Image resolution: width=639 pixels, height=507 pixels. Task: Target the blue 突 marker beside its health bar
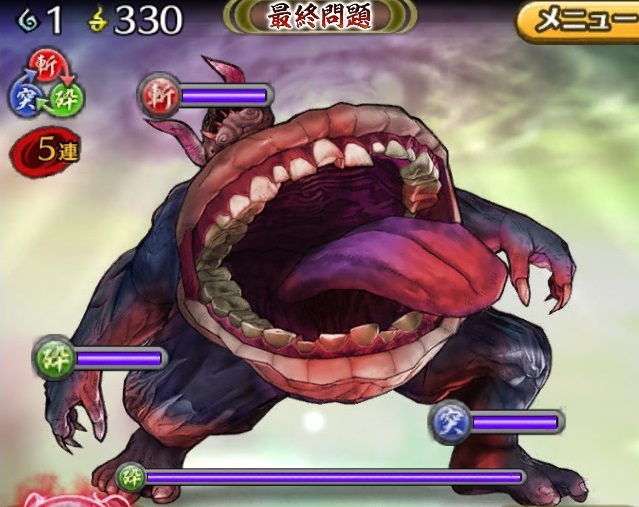[x=449, y=423]
